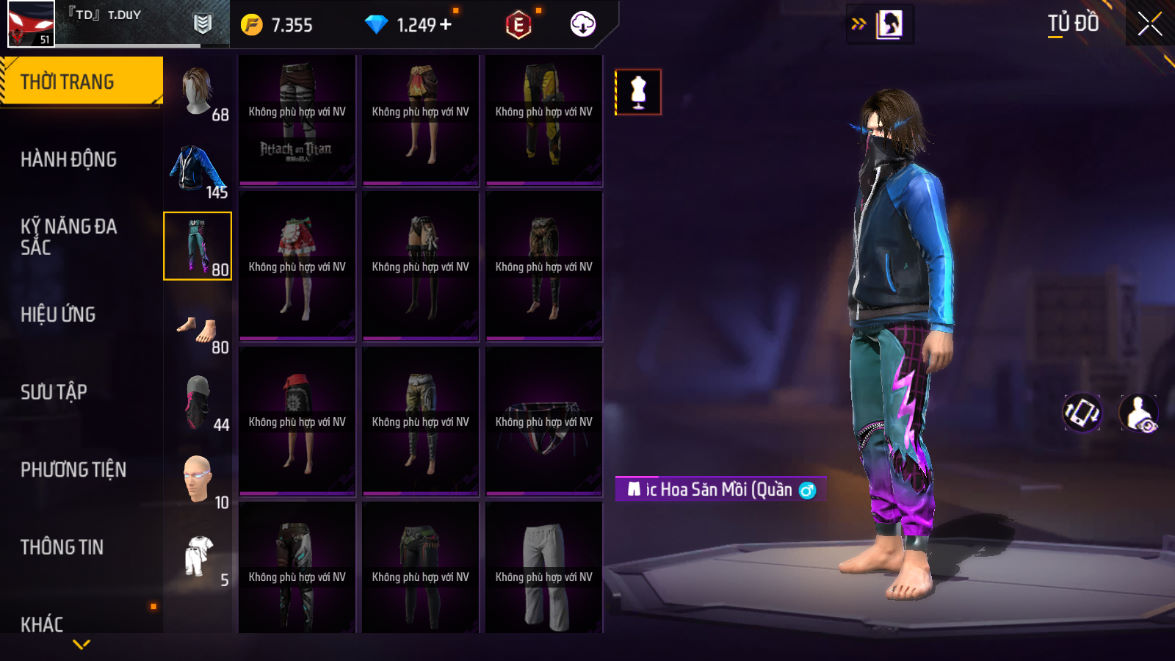The width and height of the screenshot is (1175, 661).
Task: Open the white outfit set category
Action: pos(198,556)
